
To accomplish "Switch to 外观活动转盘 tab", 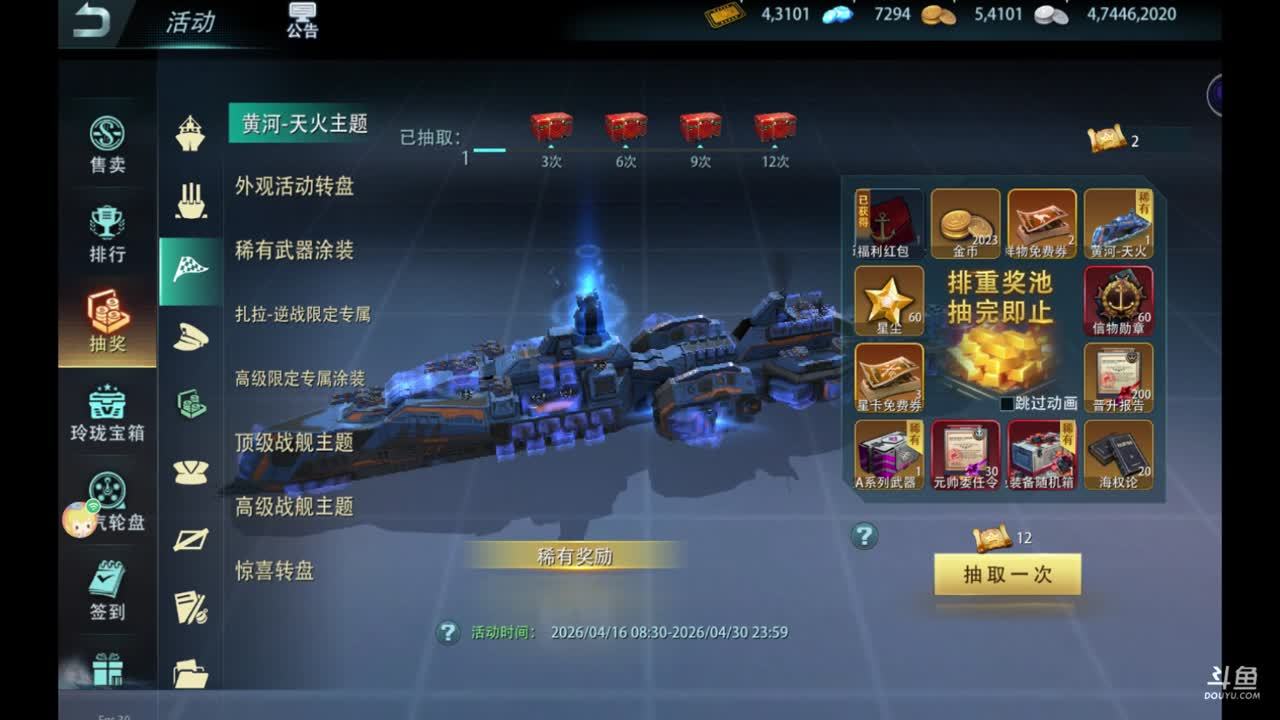I will (294, 186).
